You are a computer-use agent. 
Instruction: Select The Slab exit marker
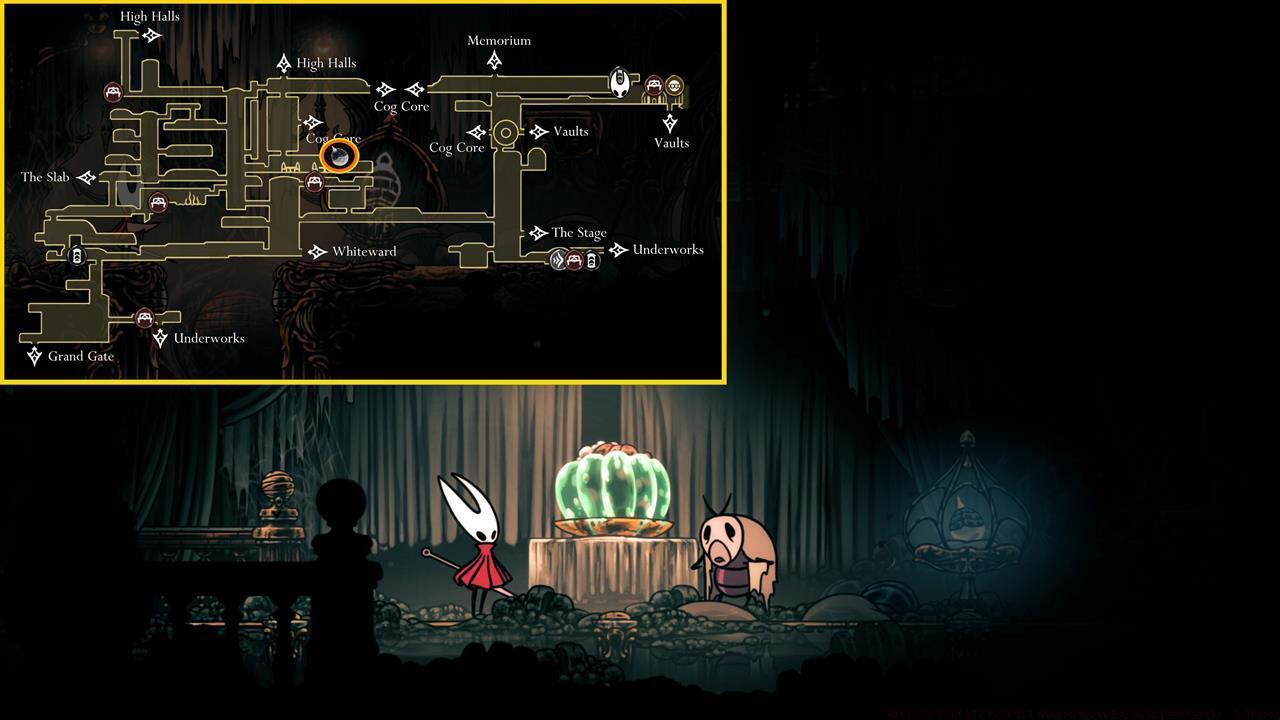[86, 178]
